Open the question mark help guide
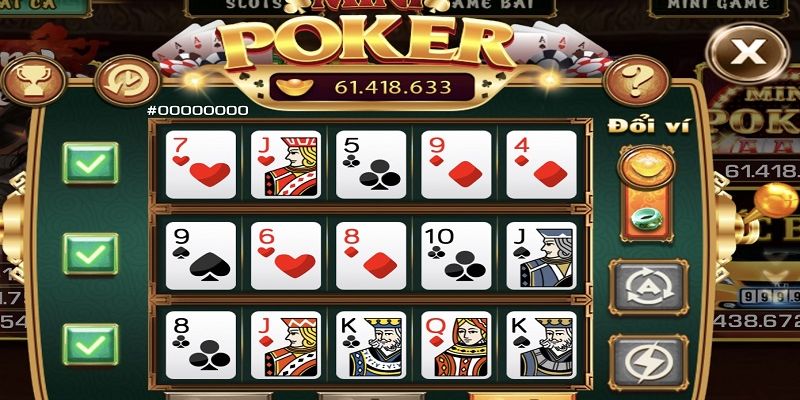The height and width of the screenshot is (400, 800). [x=630, y=78]
